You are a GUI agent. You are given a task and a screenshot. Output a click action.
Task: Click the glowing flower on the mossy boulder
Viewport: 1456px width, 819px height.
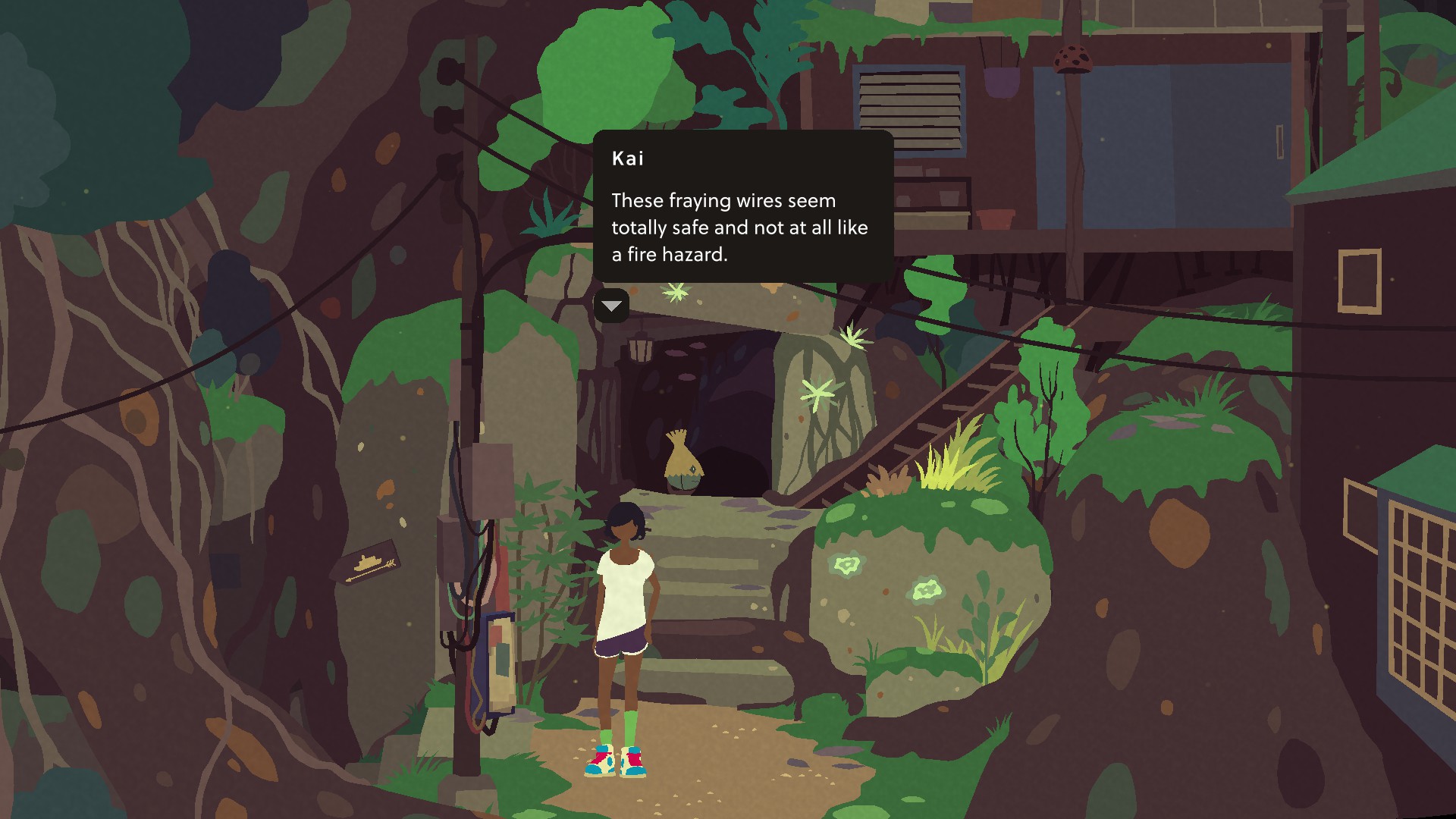click(x=846, y=565)
